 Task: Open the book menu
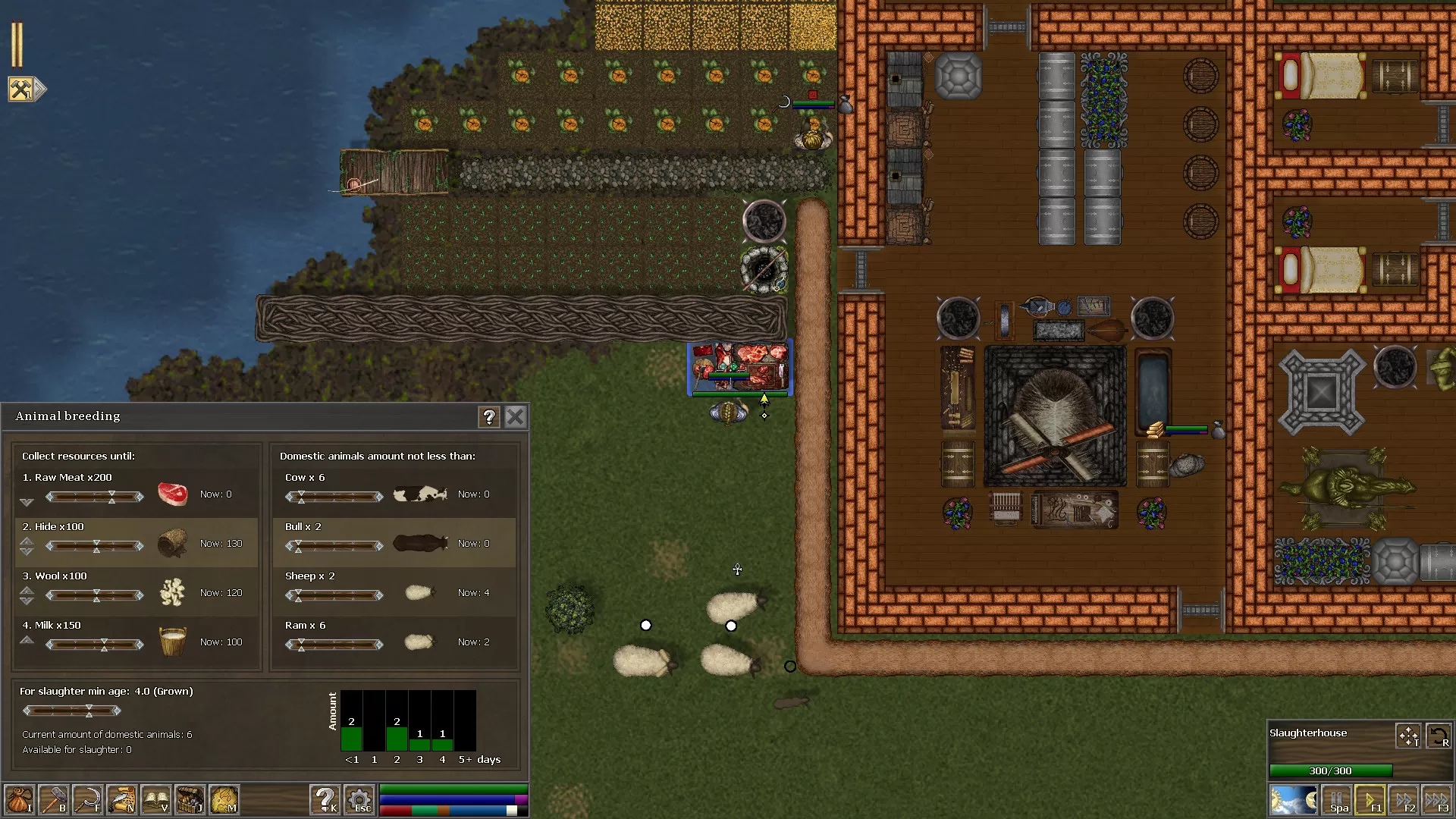click(x=155, y=800)
